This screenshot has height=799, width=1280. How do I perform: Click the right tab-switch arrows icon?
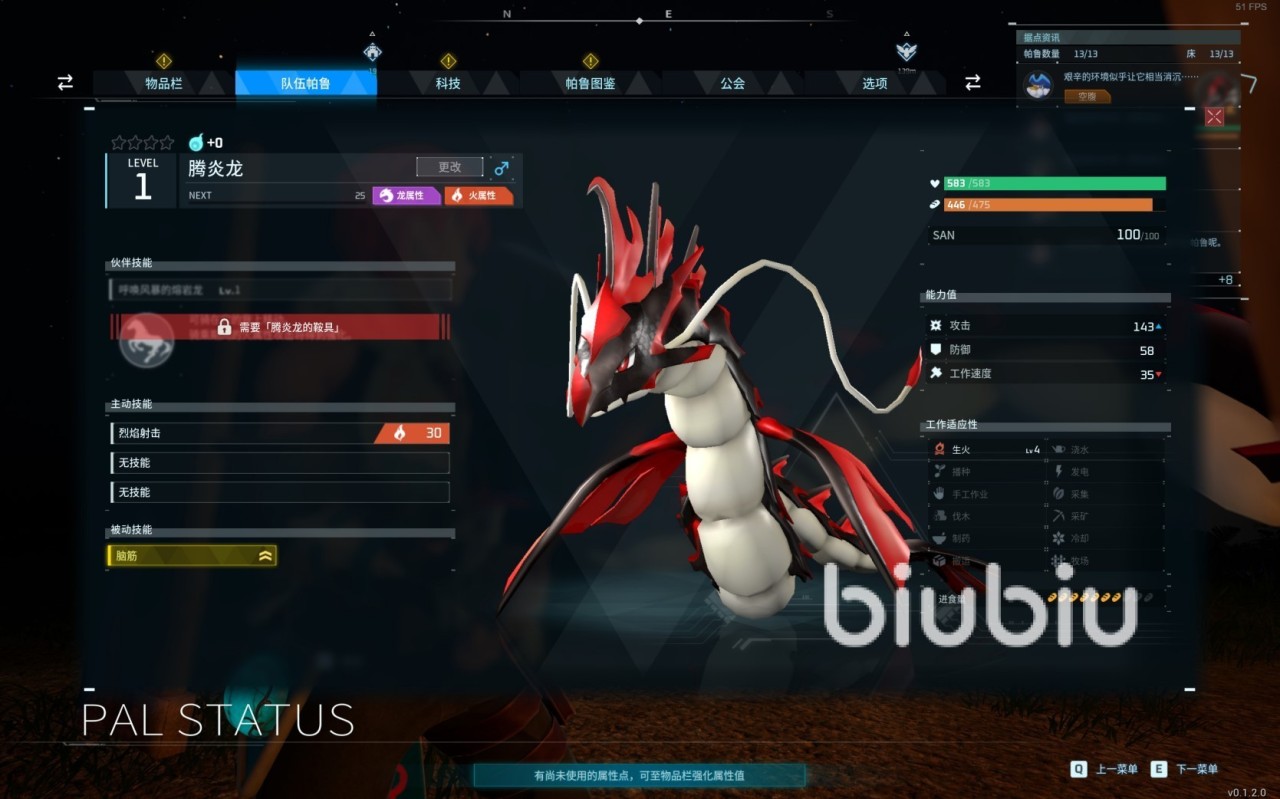point(972,83)
